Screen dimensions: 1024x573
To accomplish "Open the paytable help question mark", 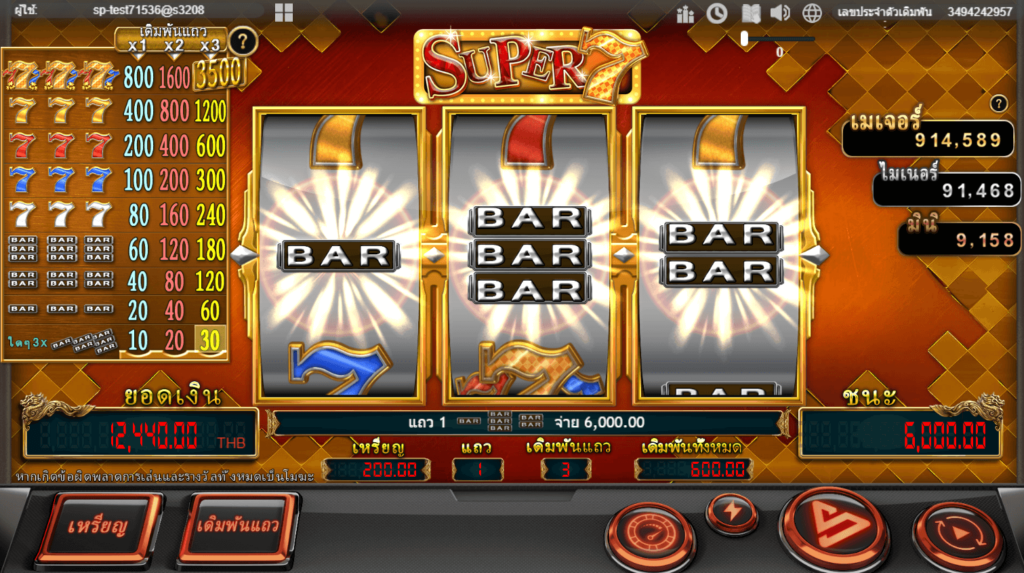I will pyautogui.click(x=241, y=41).
